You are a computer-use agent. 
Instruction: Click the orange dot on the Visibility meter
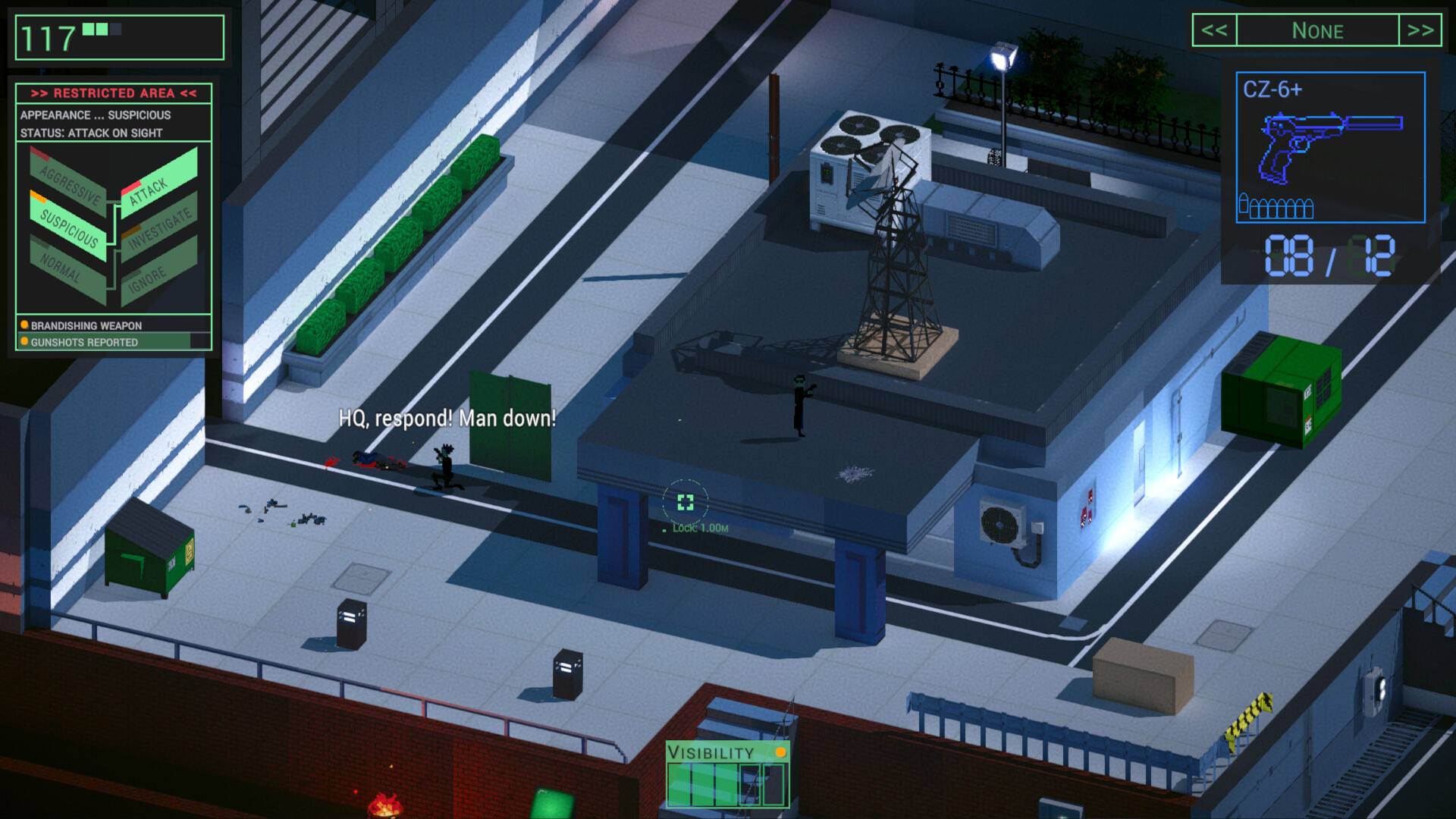click(x=780, y=753)
